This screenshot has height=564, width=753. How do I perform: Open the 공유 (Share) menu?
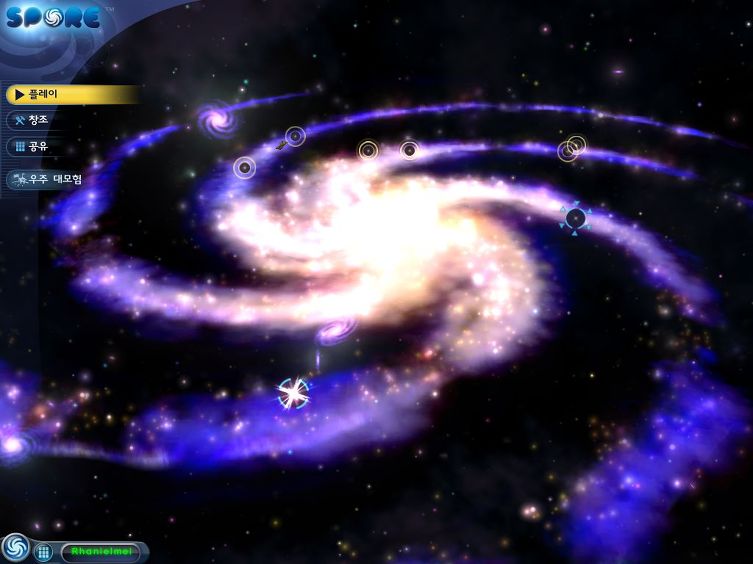point(40,147)
